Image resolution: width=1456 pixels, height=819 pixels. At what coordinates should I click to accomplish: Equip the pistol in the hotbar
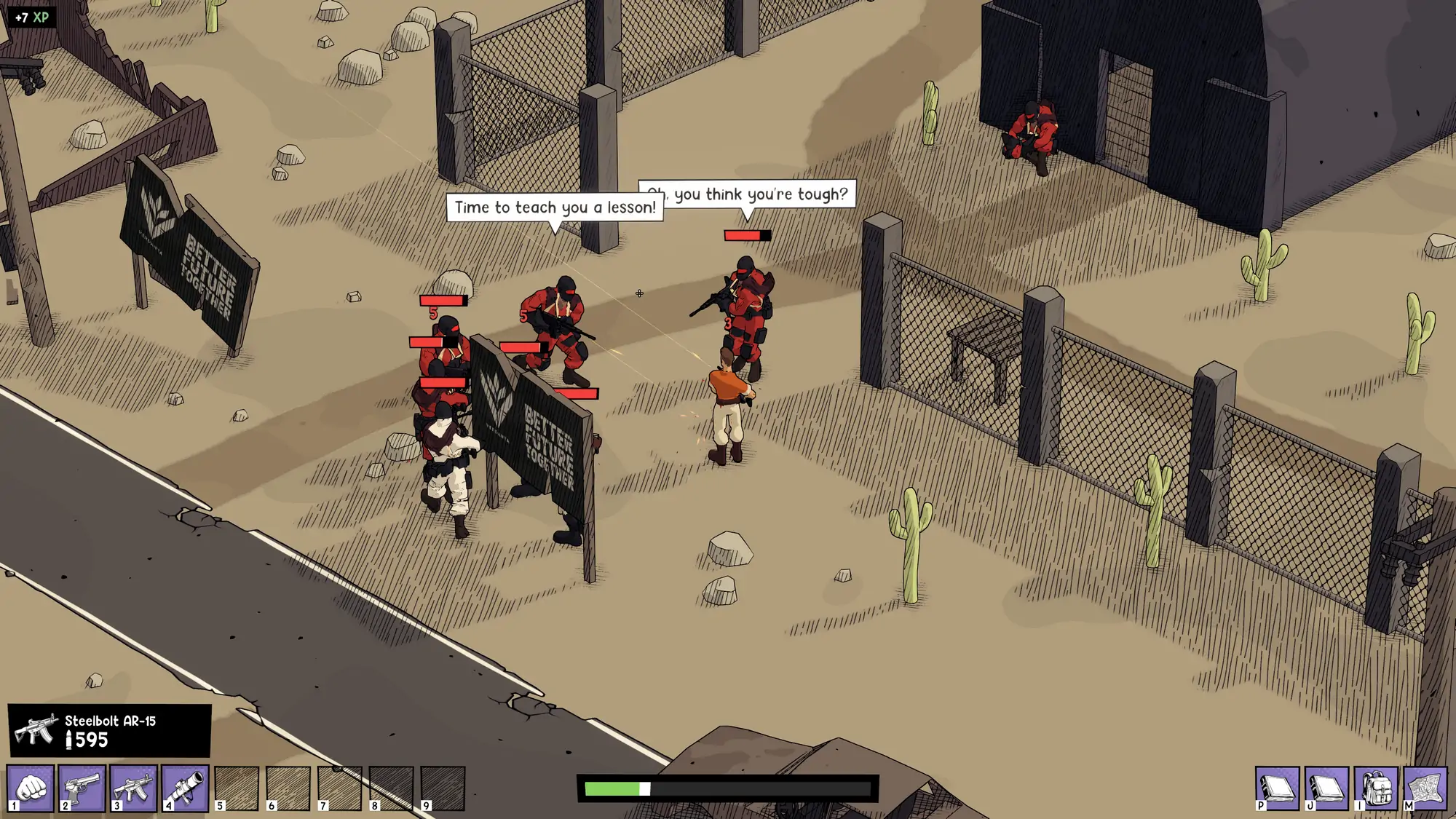point(82,788)
